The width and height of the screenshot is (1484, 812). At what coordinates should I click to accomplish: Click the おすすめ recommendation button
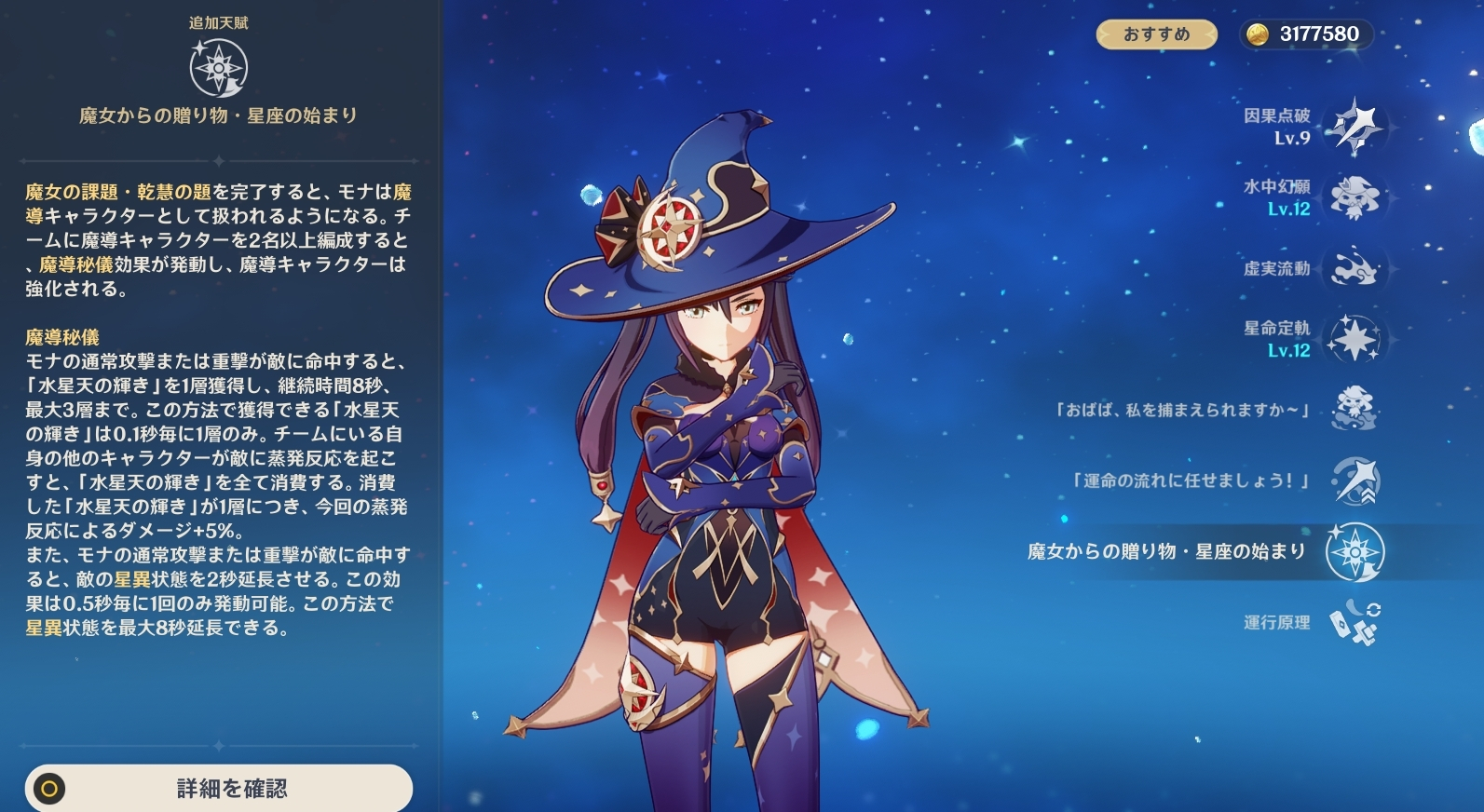click(1156, 34)
